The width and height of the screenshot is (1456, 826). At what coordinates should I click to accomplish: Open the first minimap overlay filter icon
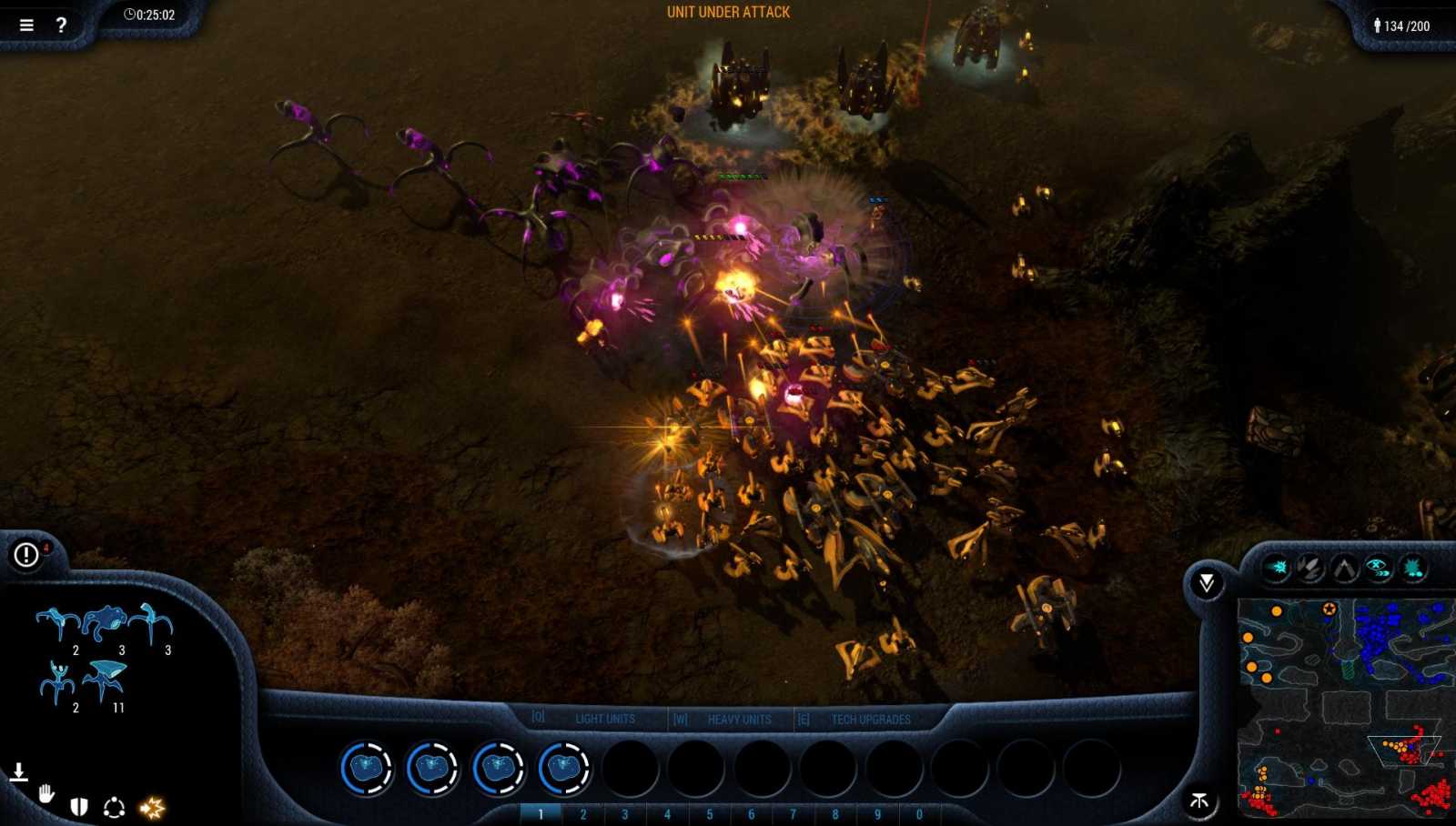pyautogui.click(x=1277, y=566)
